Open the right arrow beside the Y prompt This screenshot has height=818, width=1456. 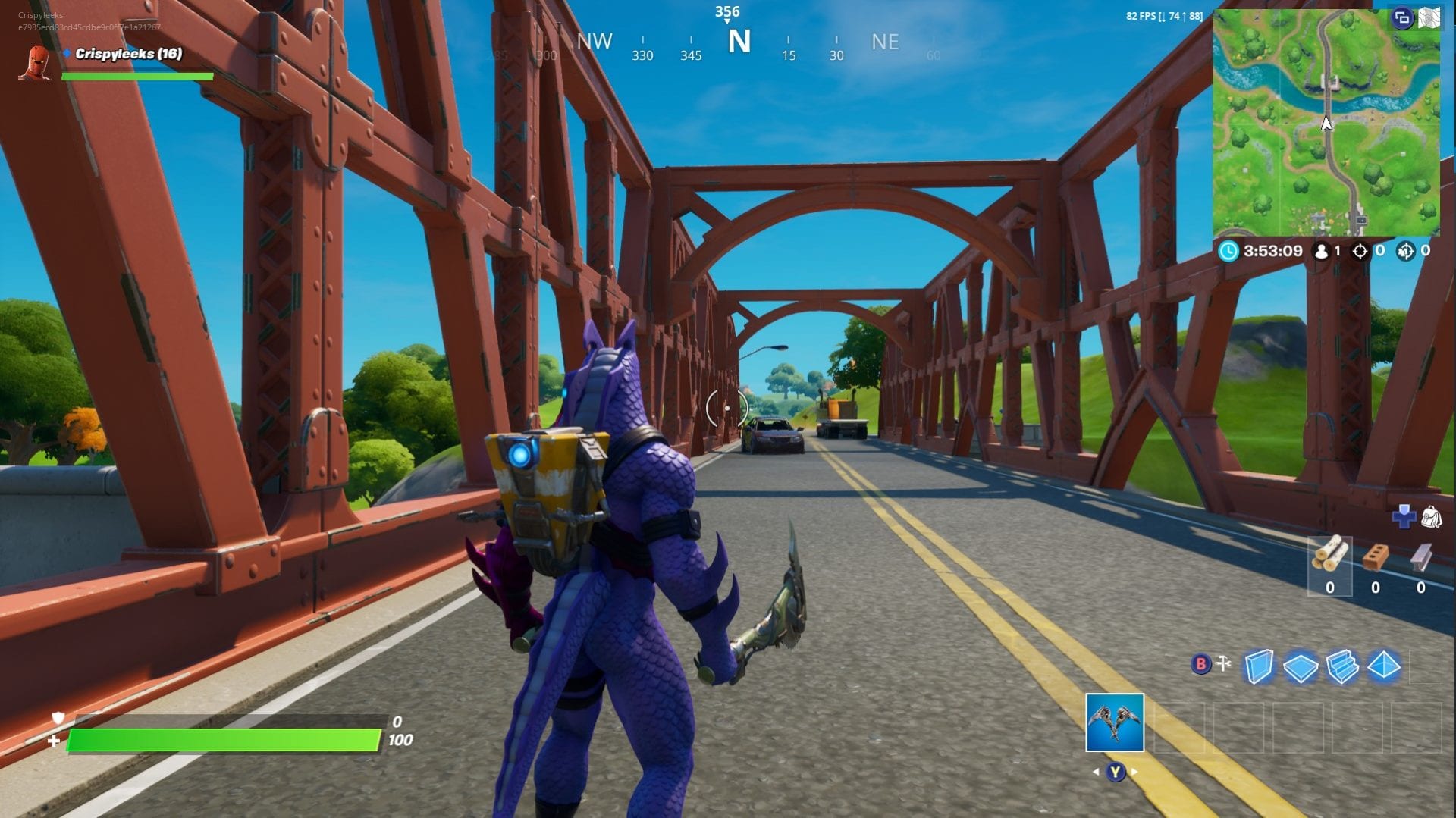pos(1134,772)
